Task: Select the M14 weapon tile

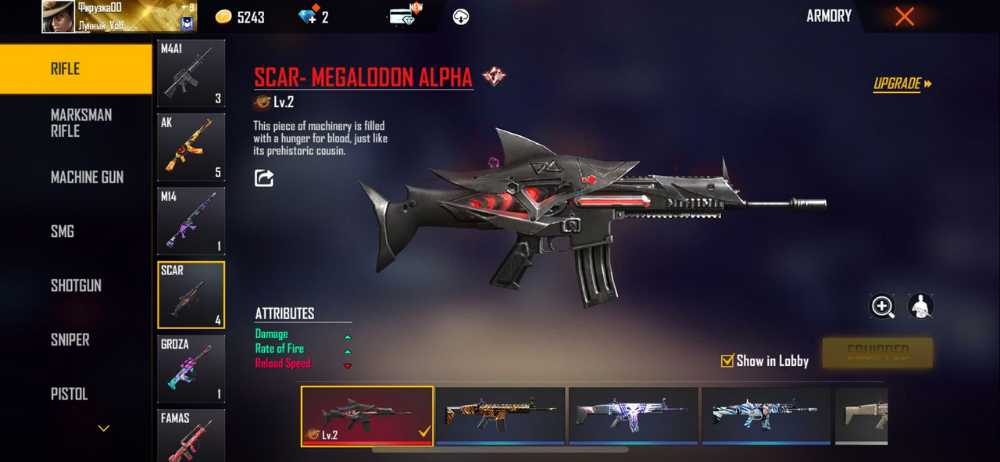Action: pyautogui.click(x=191, y=220)
